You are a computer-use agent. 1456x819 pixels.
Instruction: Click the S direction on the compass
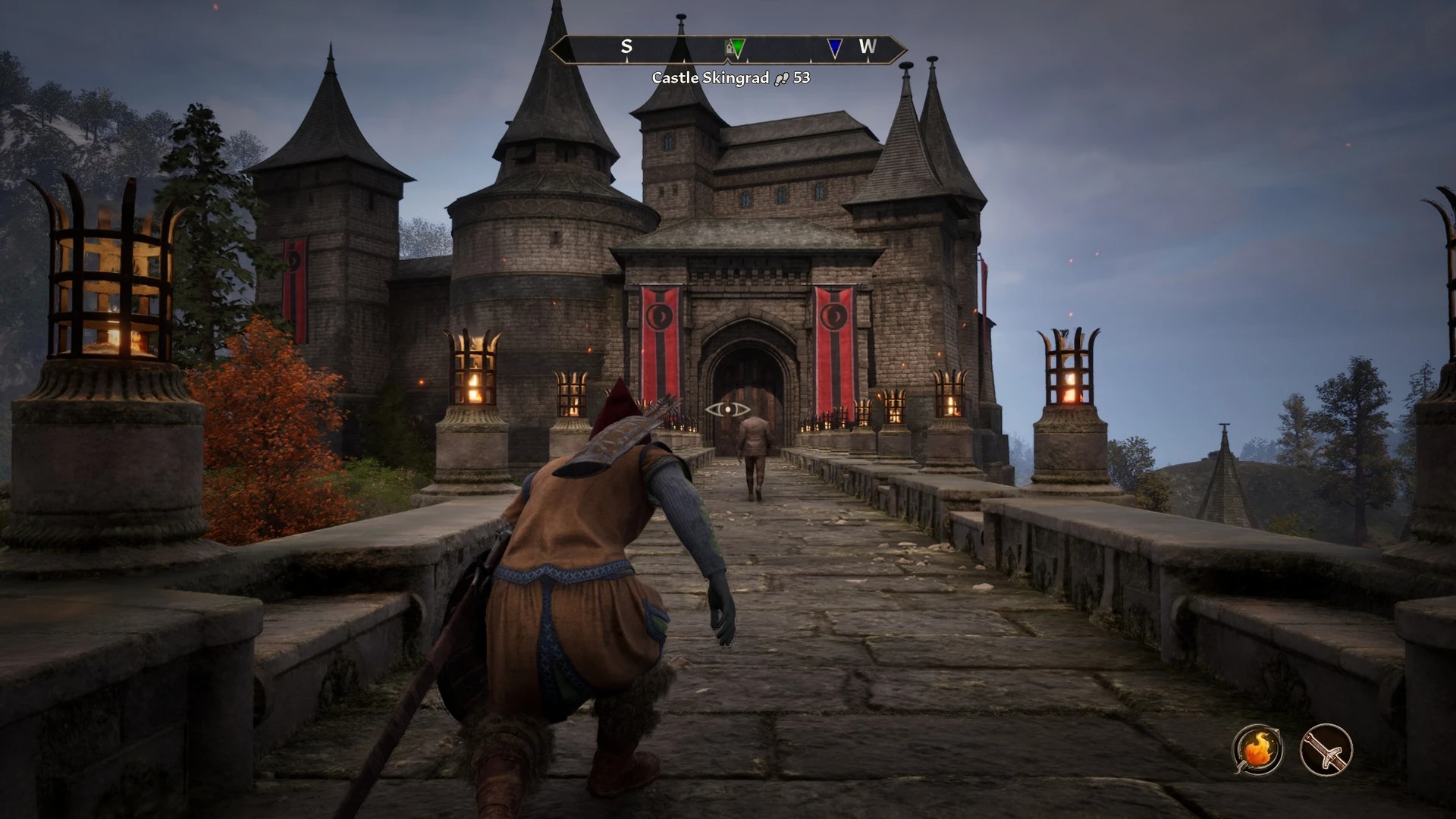tap(626, 46)
